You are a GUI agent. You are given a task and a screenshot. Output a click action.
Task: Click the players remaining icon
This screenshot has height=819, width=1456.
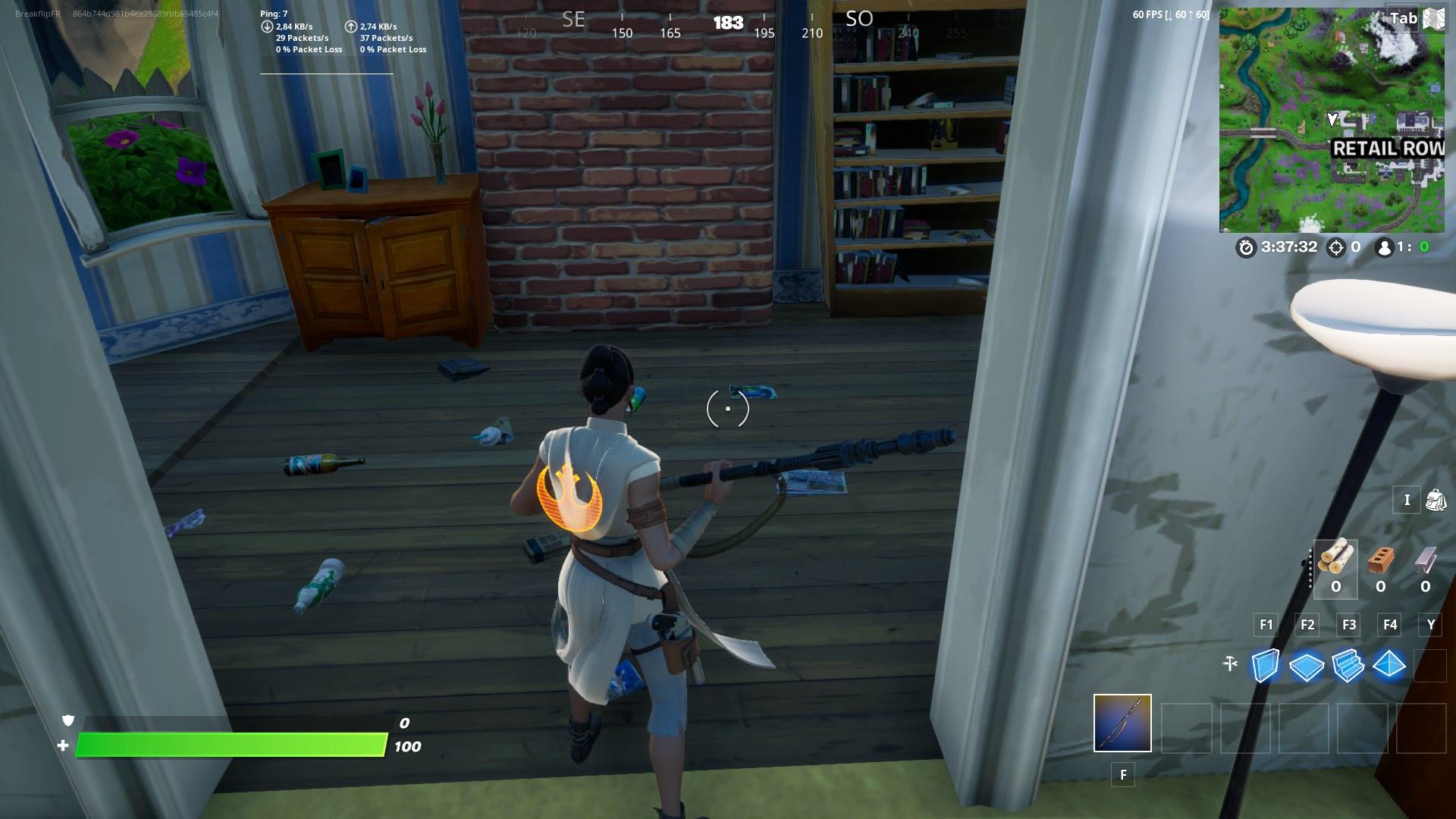point(1385,246)
